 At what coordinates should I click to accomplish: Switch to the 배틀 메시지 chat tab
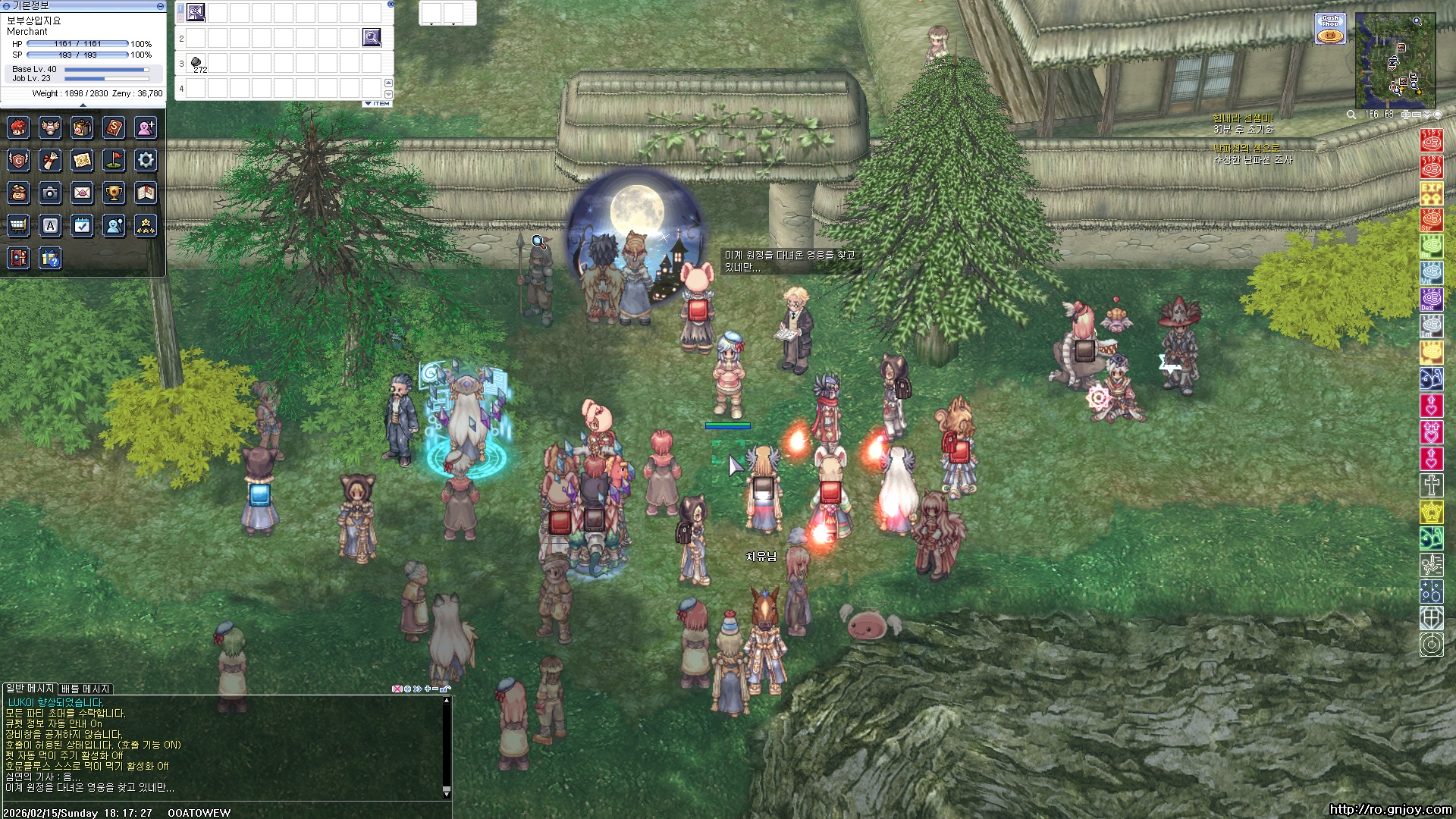click(x=86, y=689)
